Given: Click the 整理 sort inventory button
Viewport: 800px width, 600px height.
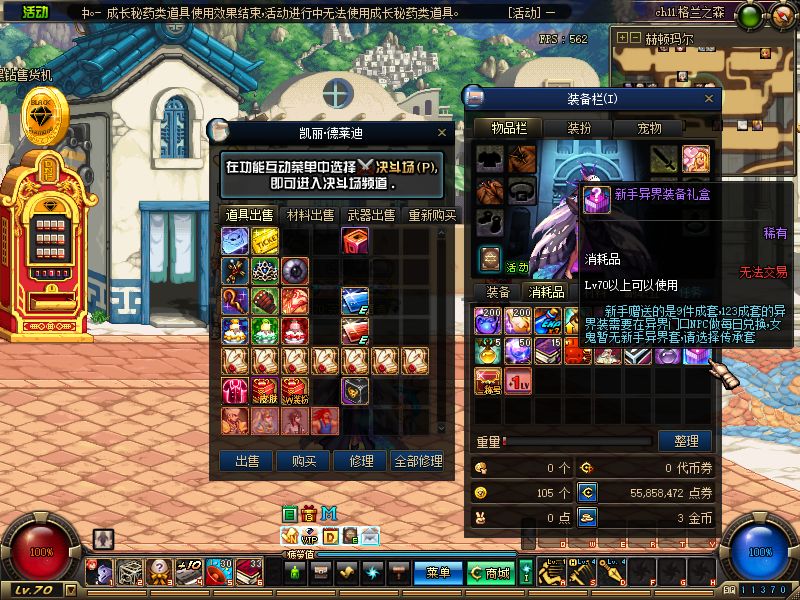Looking at the screenshot, I should [685, 440].
